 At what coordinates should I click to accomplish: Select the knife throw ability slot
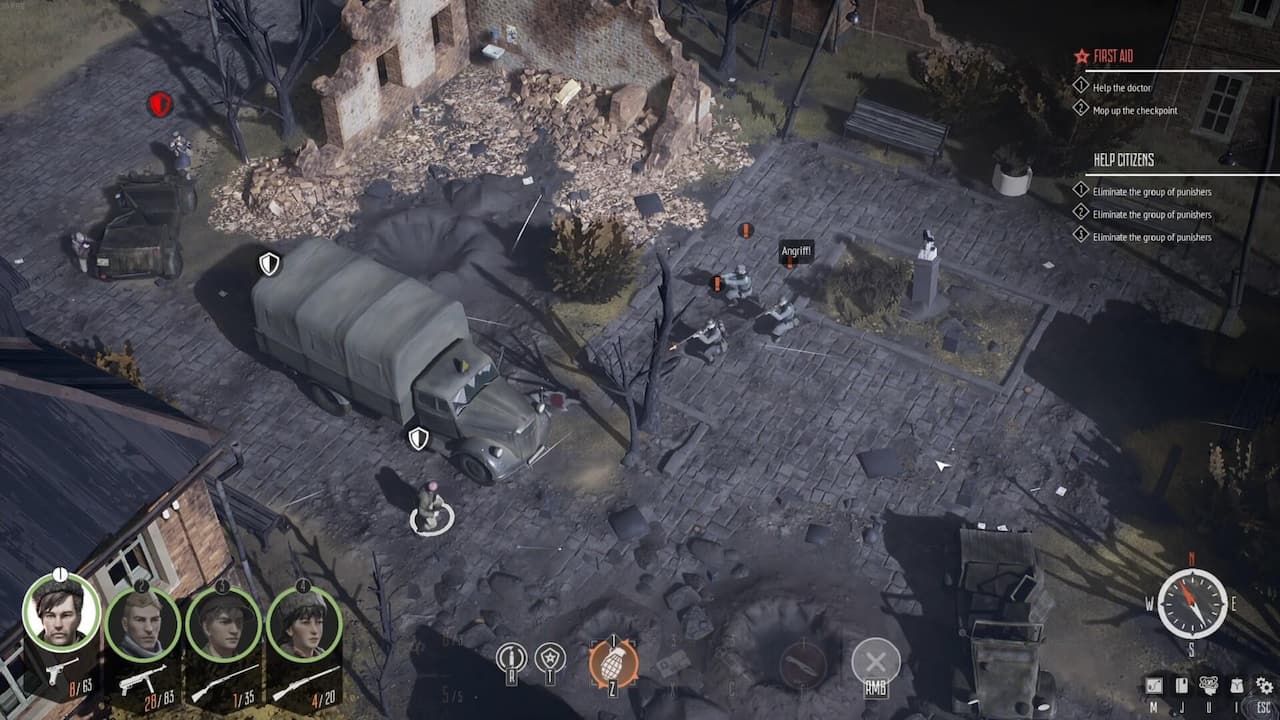(x=803, y=665)
